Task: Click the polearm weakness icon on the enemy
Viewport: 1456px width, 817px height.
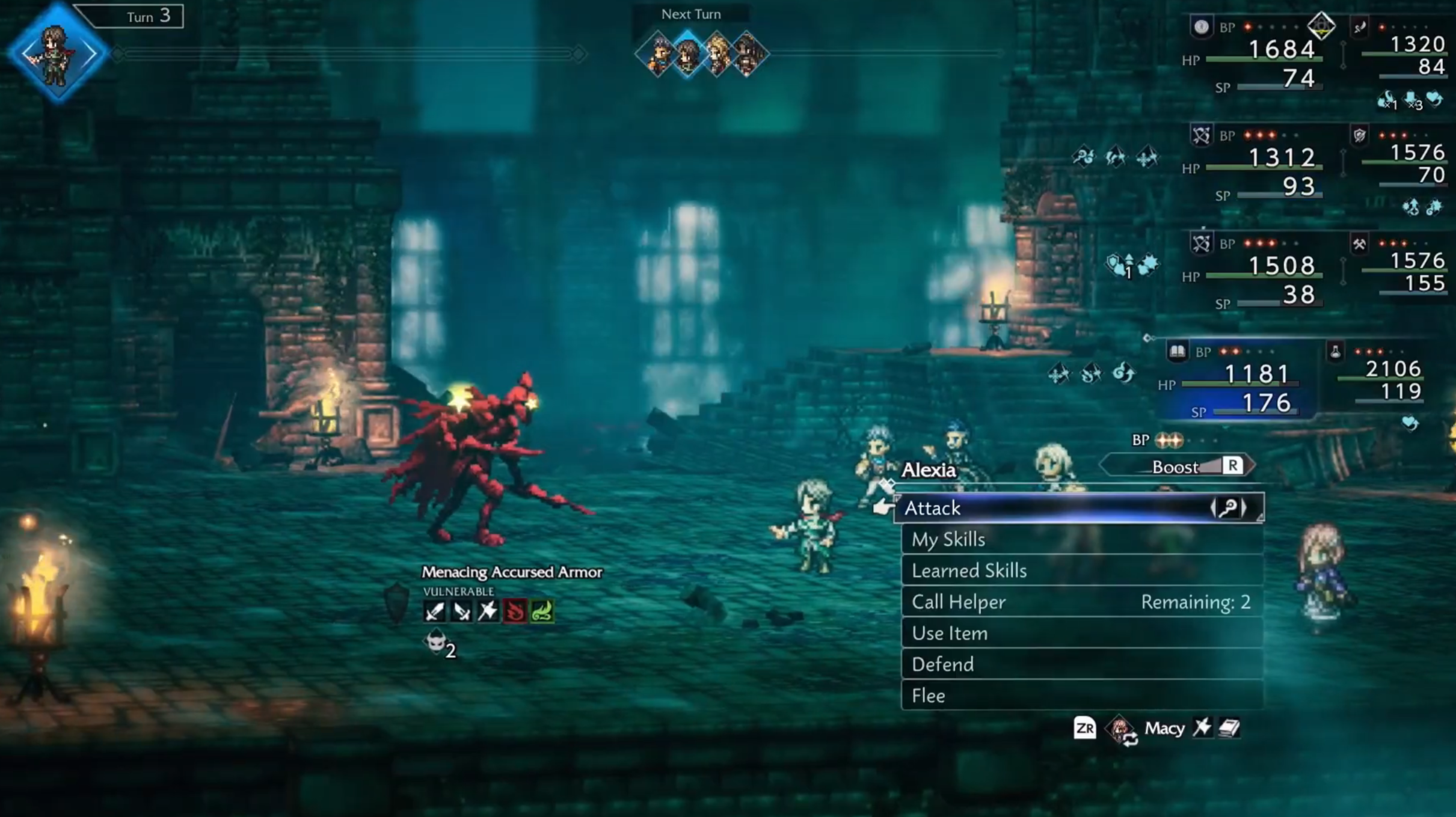Action: click(488, 611)
